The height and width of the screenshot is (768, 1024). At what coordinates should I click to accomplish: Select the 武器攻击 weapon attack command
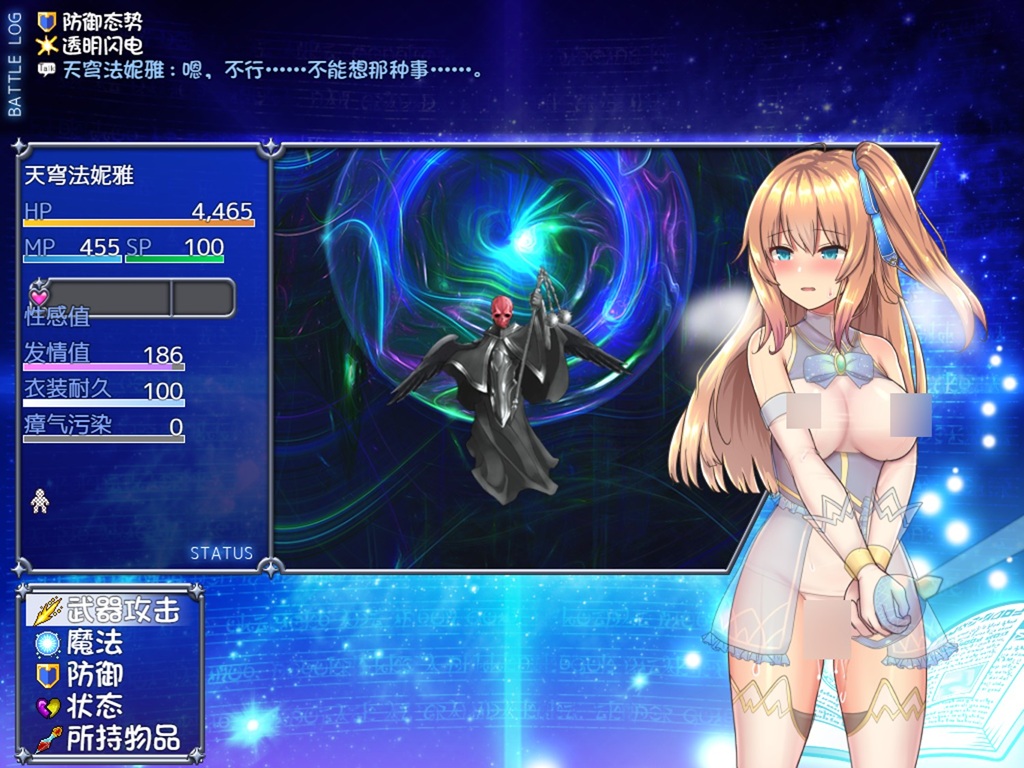pyautogui.click(x=110, y=610)
